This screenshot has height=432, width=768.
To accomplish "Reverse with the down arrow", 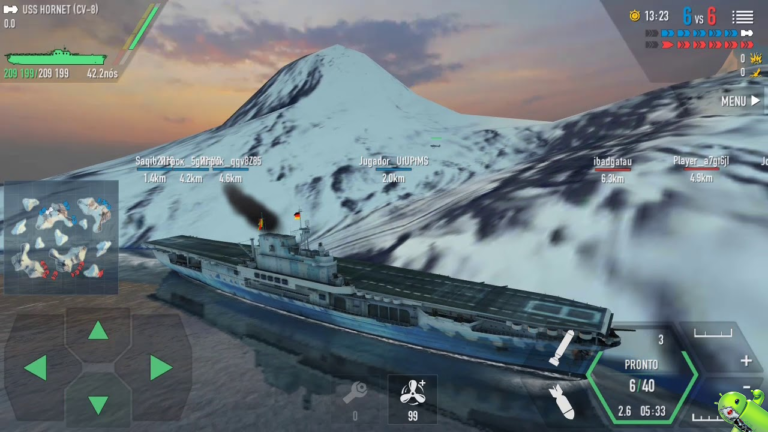I will pyautogui.click(x=98, y=404).
